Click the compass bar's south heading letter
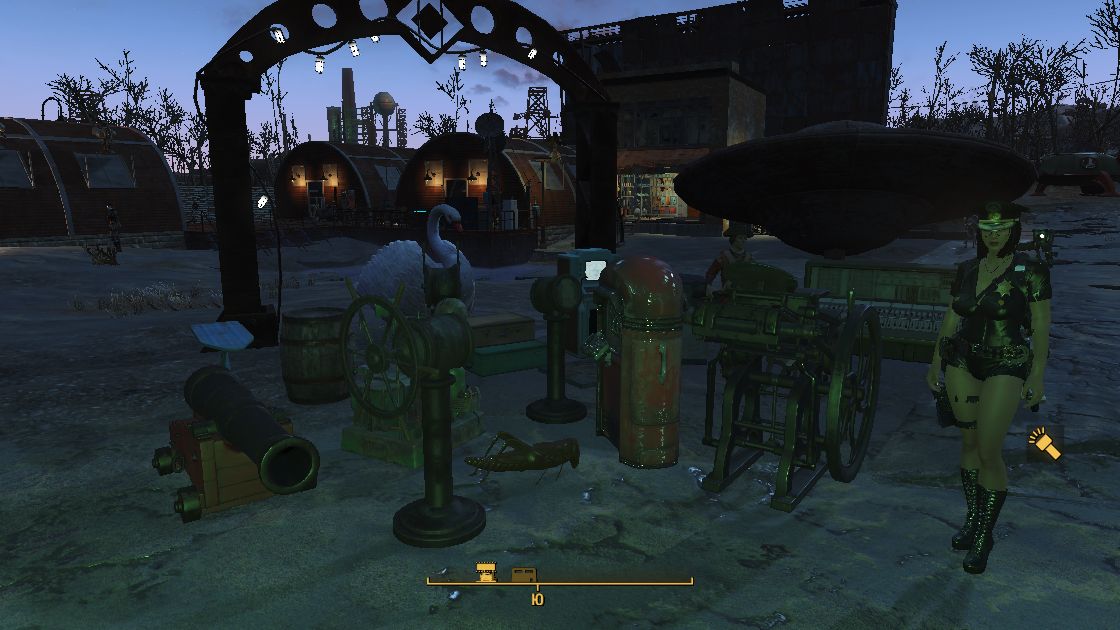This screenshot has width=1120, height=630. point(537,599)
